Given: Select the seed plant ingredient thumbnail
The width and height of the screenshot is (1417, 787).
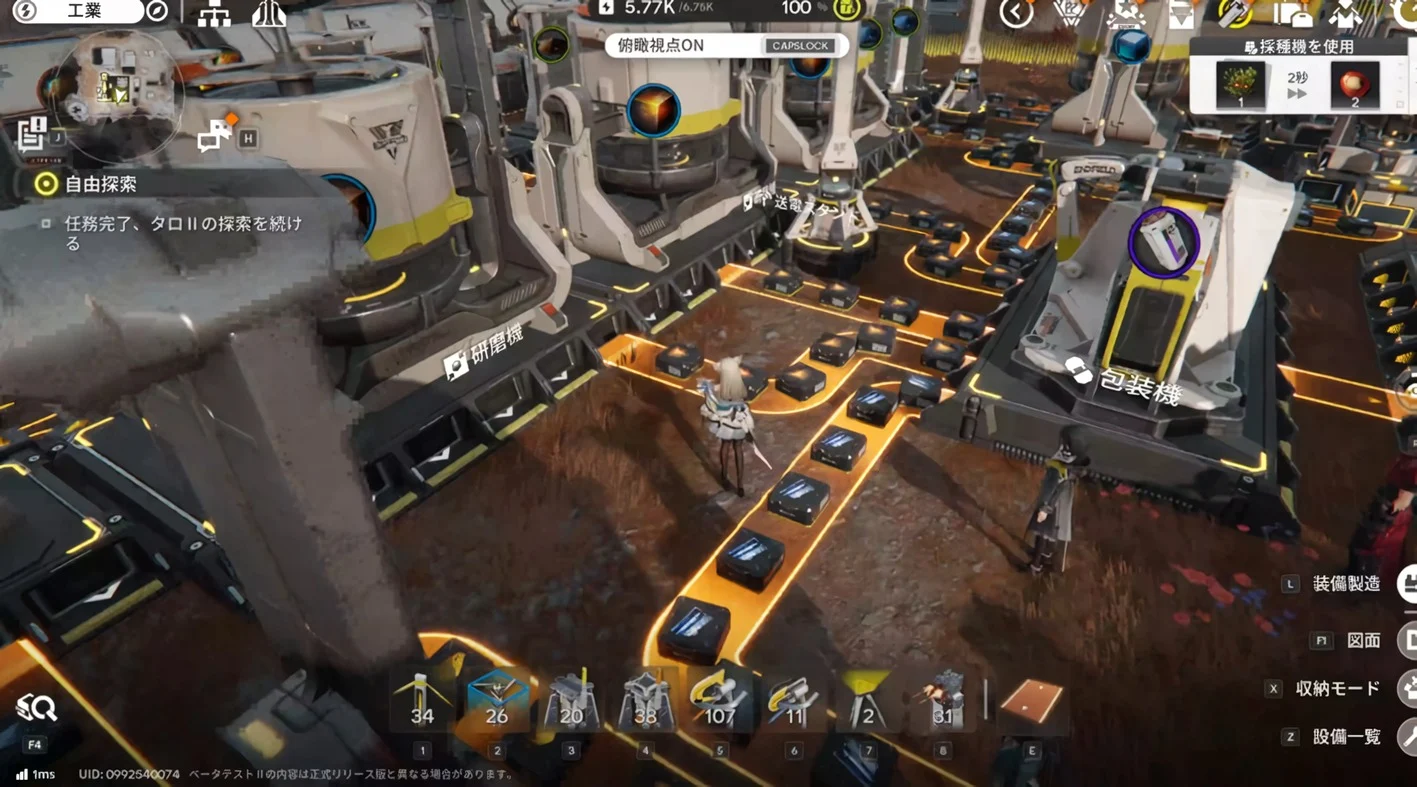Looking at the screenshot, I should [x=1241, y=84].
